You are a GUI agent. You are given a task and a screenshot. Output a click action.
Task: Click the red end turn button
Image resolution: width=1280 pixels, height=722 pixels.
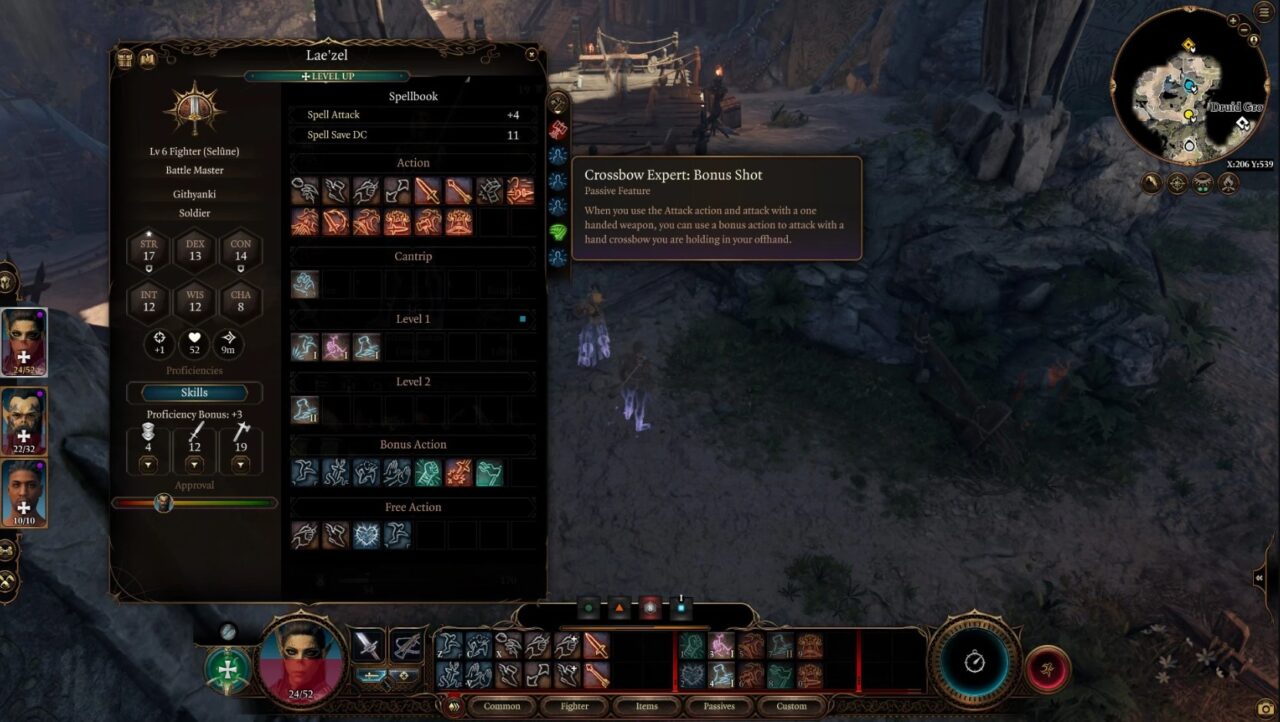1047,668
